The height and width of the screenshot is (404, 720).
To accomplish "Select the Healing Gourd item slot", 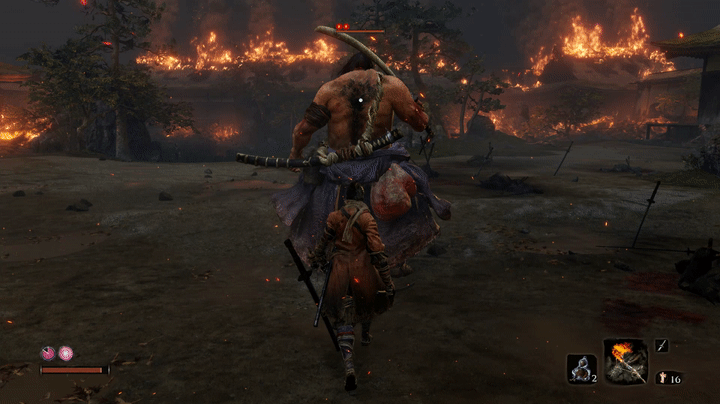I will tap(581, 368).
